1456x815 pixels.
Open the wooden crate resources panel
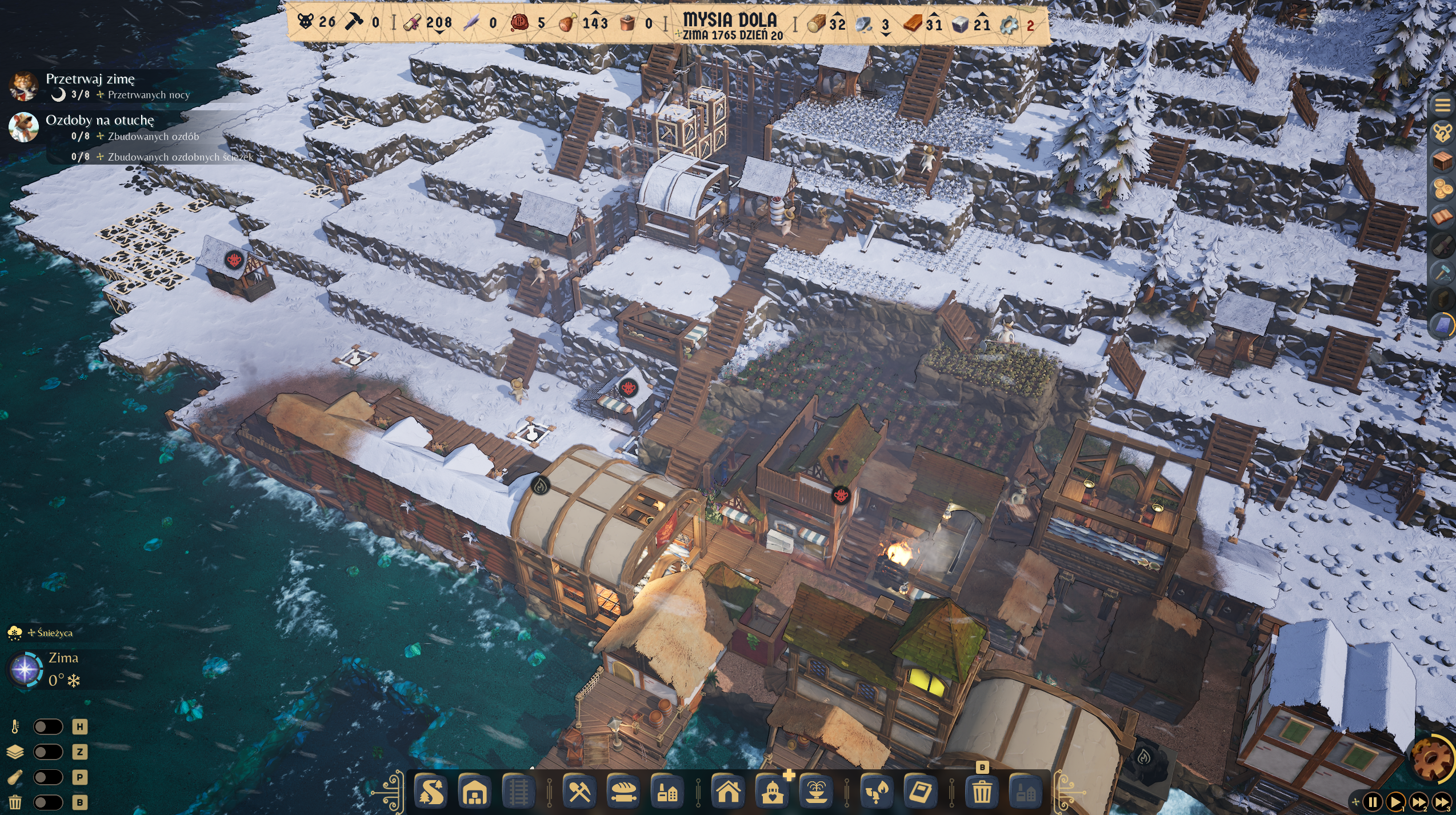point(1442,161)
